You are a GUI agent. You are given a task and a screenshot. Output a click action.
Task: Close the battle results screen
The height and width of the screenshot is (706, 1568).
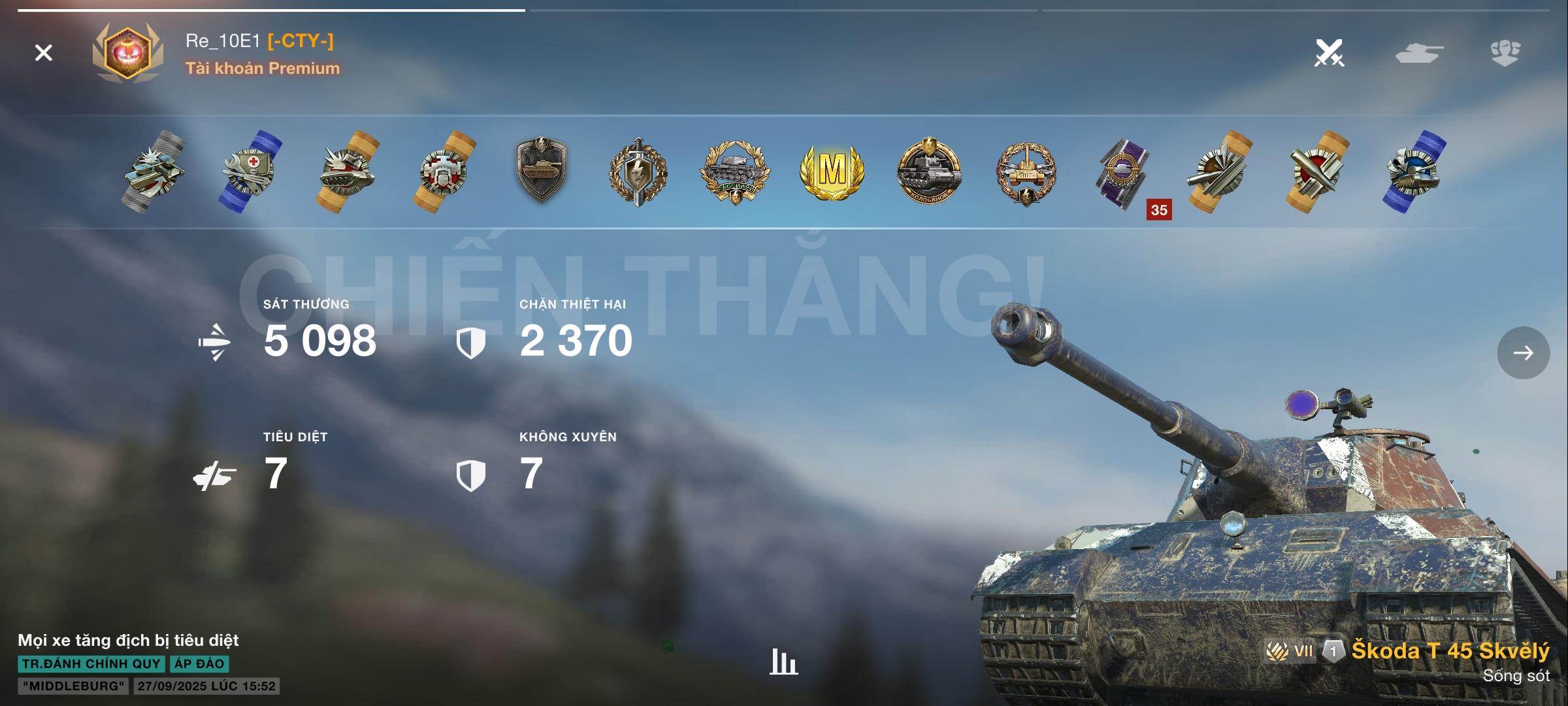44,53
